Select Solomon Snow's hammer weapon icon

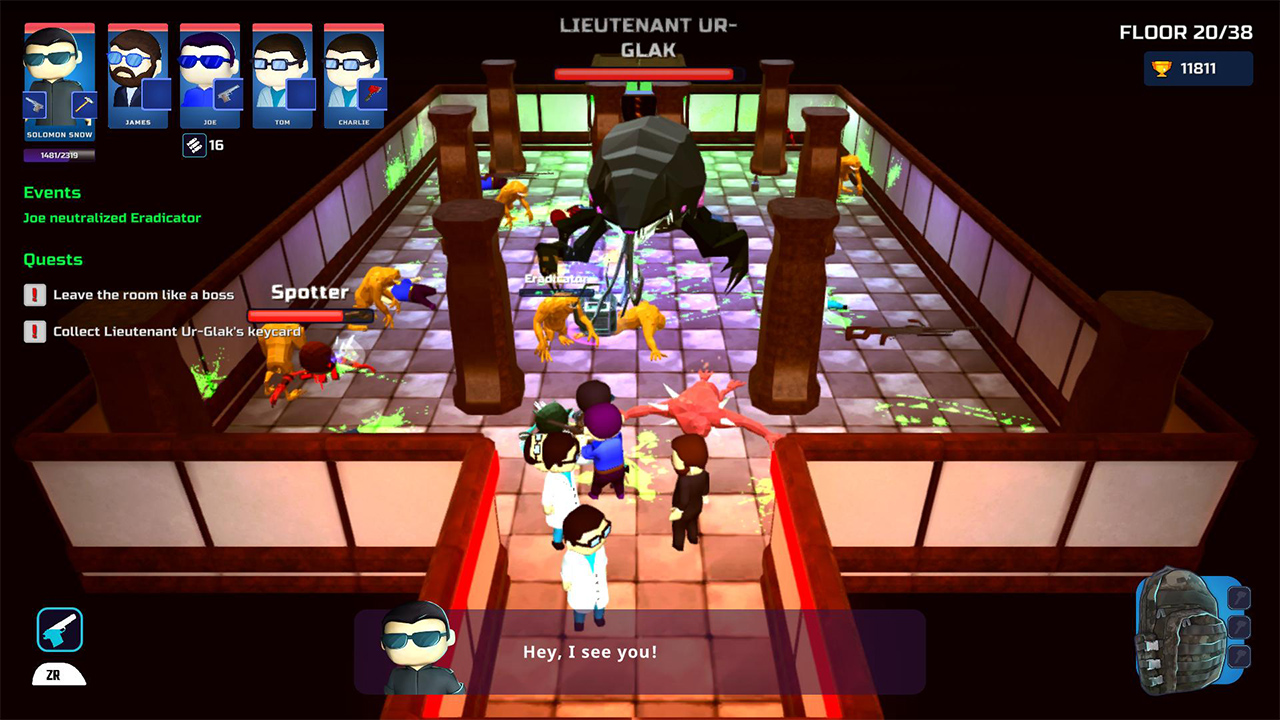click(x=84, y=103)
